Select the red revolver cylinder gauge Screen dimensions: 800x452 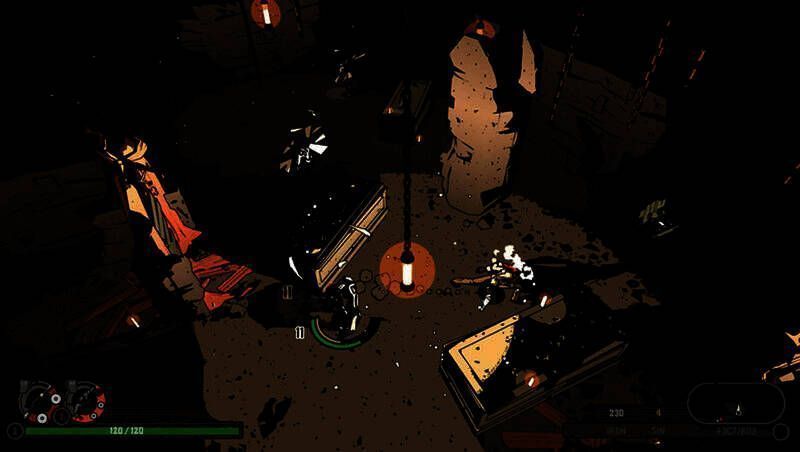[x=87, y=401]
